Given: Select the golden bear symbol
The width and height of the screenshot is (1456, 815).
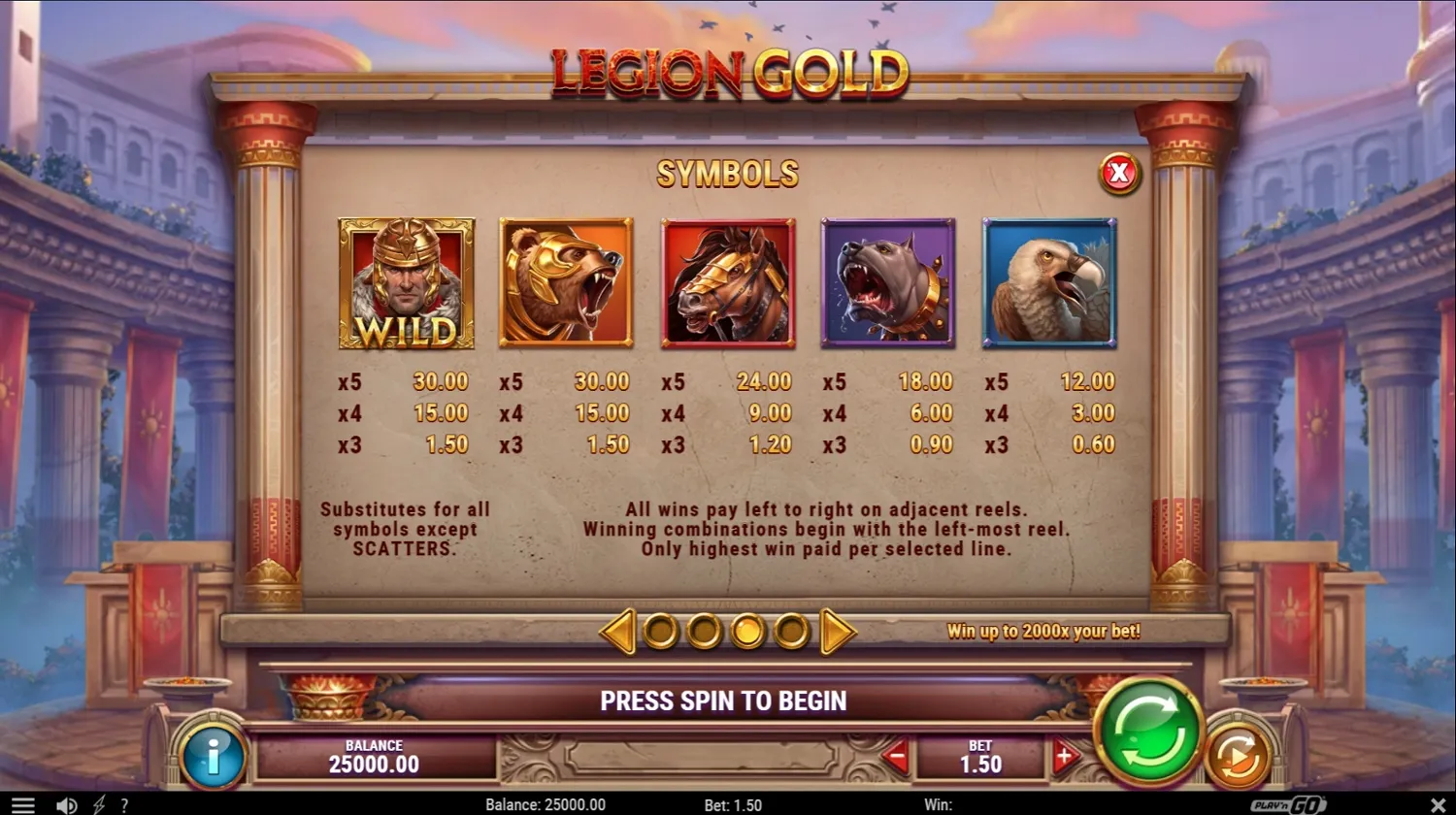Looking at the screenshot, I should (567, 283).
